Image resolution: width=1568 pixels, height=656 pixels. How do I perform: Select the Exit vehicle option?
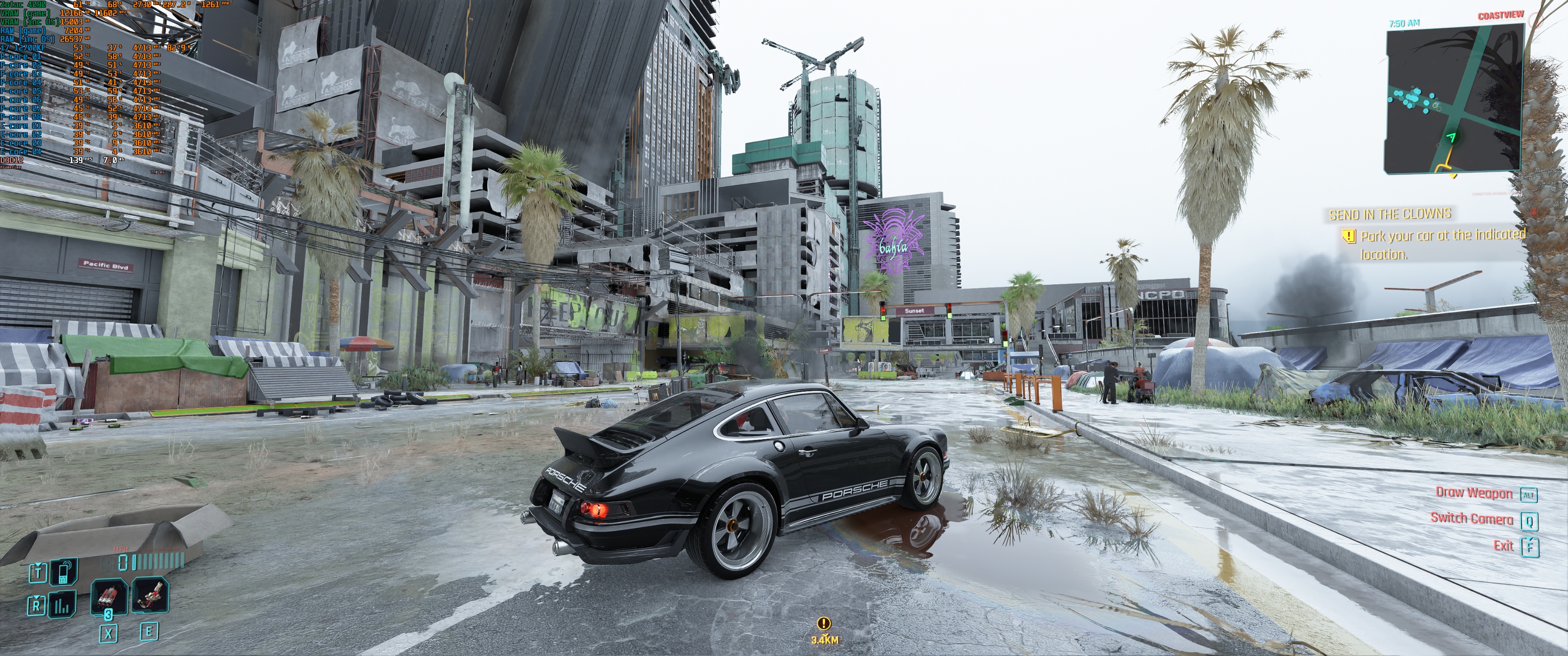pyautogui.click(x=1503, y=545)
